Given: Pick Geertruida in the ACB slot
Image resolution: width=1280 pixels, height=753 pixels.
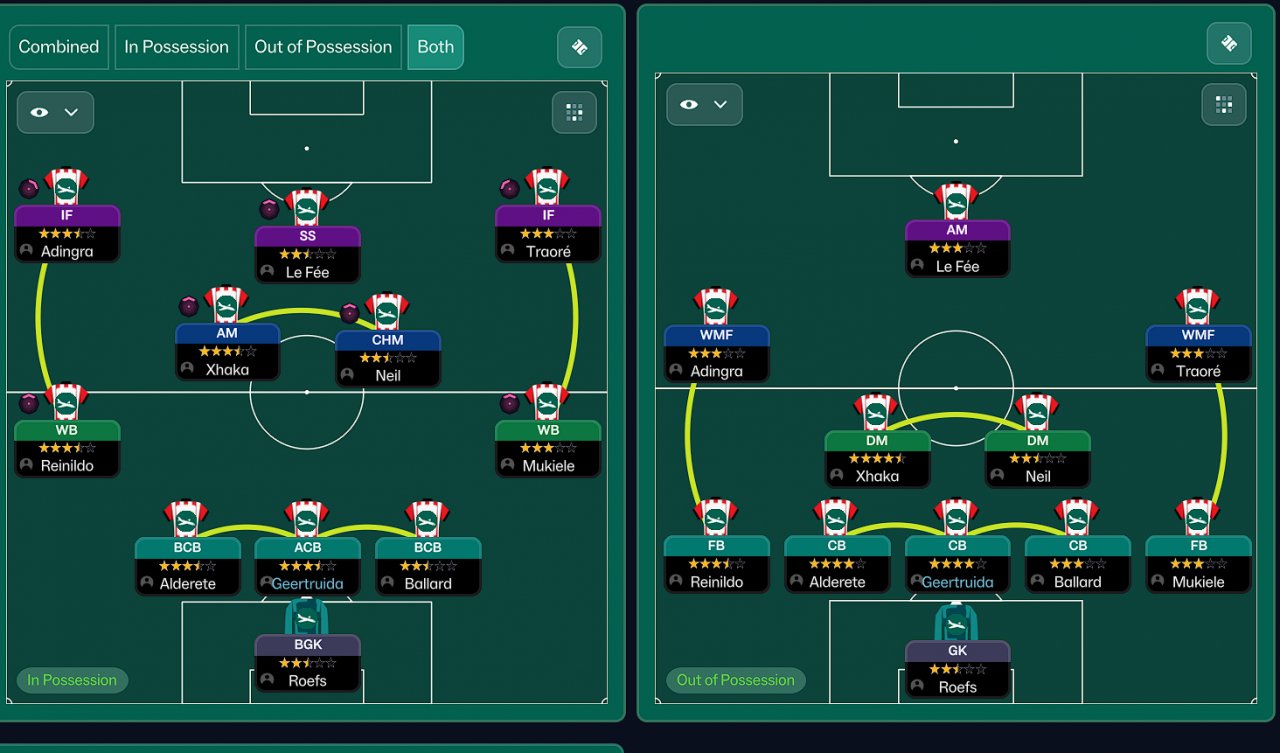Looking at the screenshot, I should coord(307,565).
